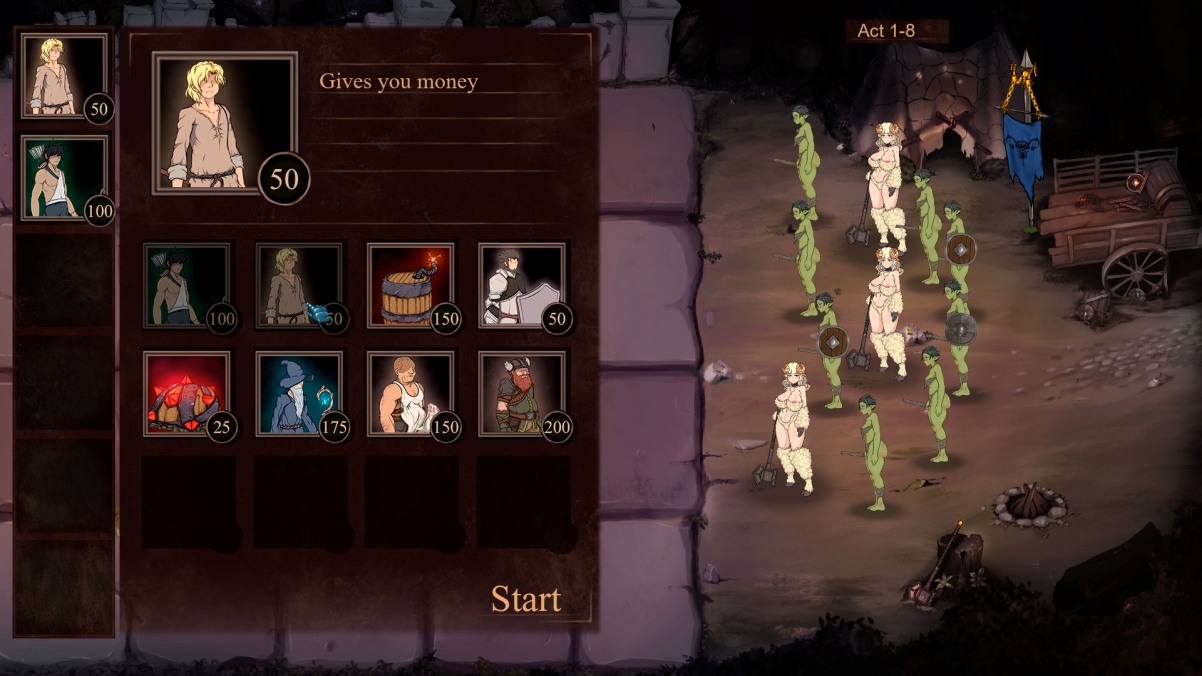Select the blonde peasant slot in the left column
The height and width of the screenshot is (676, 1202).
click(64, 76)
